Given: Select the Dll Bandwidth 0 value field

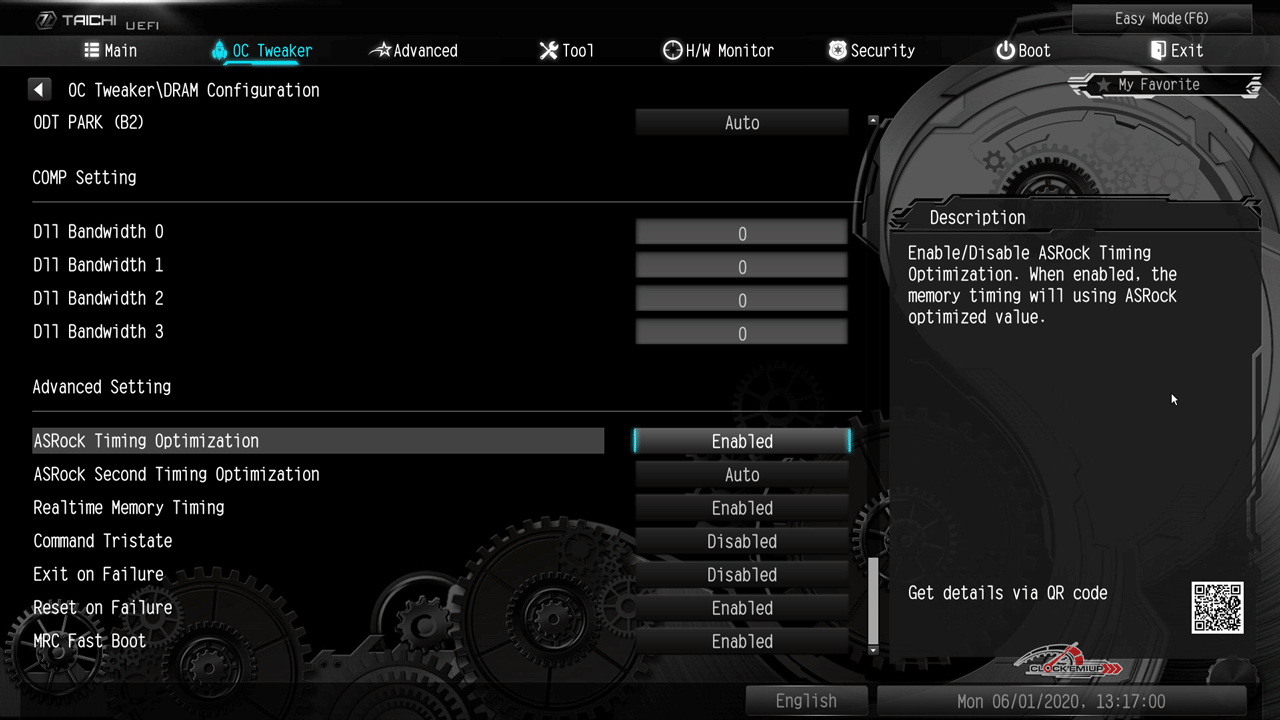Looking at the screenshot, I should 742,234.
